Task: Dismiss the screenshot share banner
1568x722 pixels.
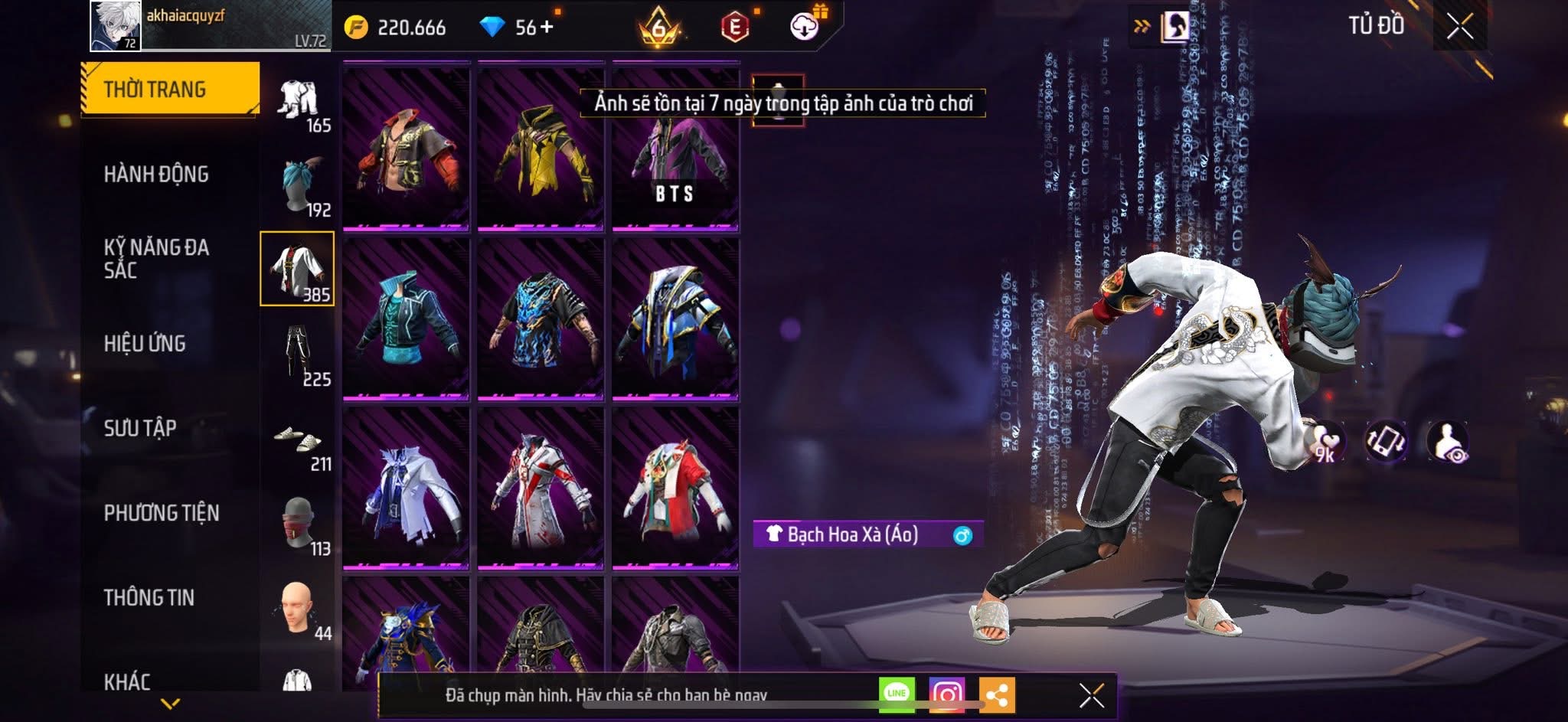Action: click(x=1091, y=695)
